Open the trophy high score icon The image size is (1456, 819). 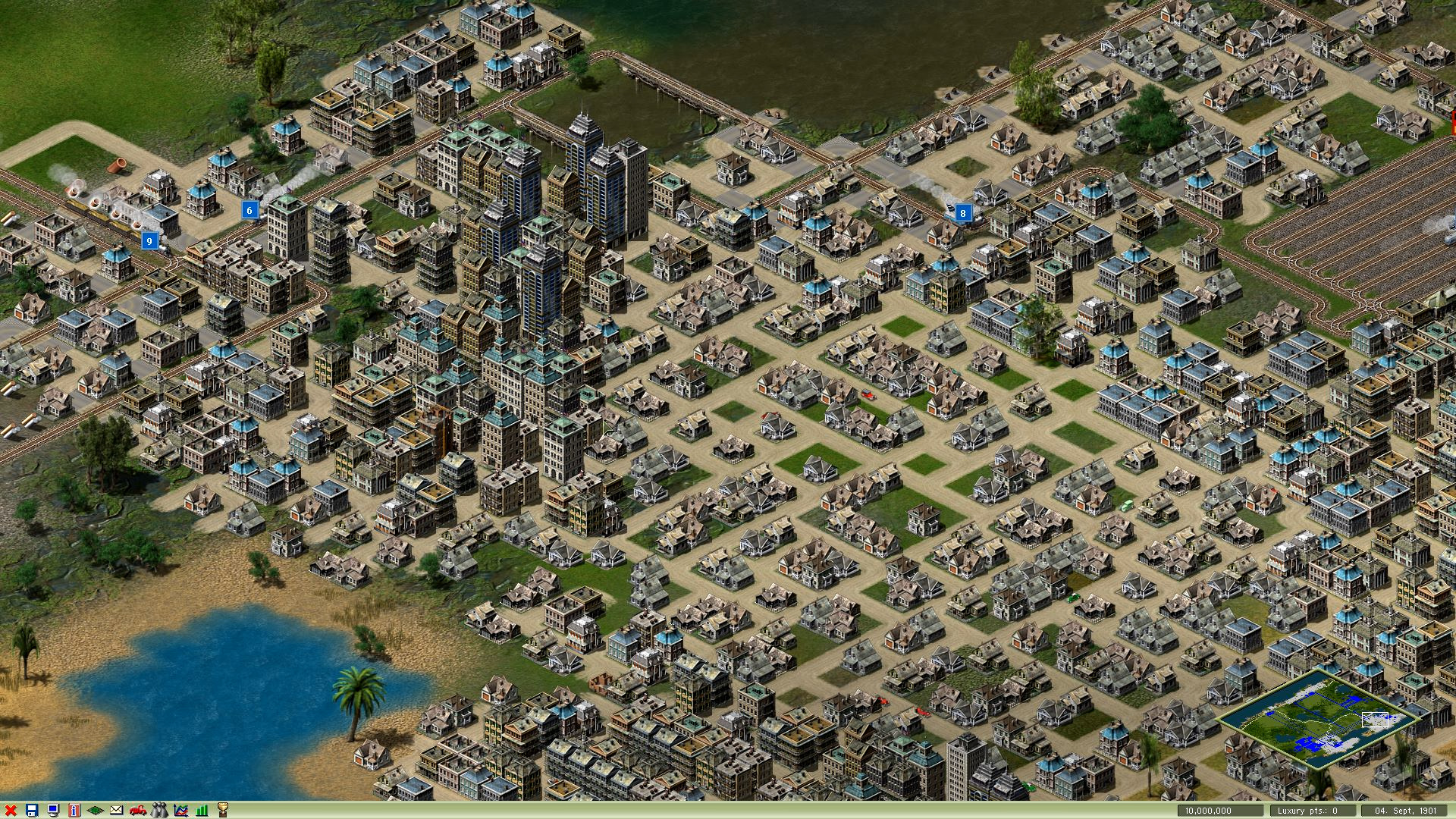click(x=222, y=811)
